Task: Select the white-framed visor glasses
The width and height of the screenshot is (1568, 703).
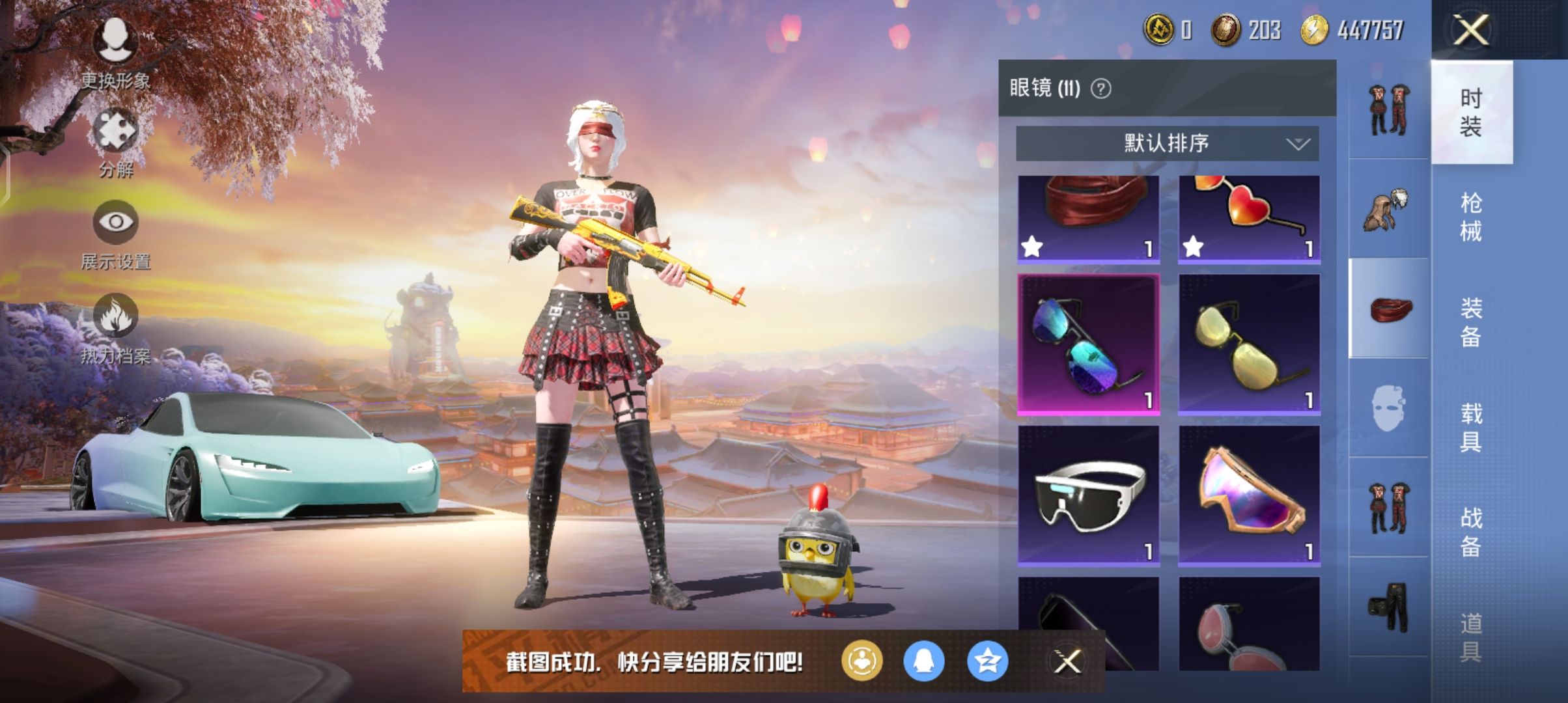Action: [1088, 495]
